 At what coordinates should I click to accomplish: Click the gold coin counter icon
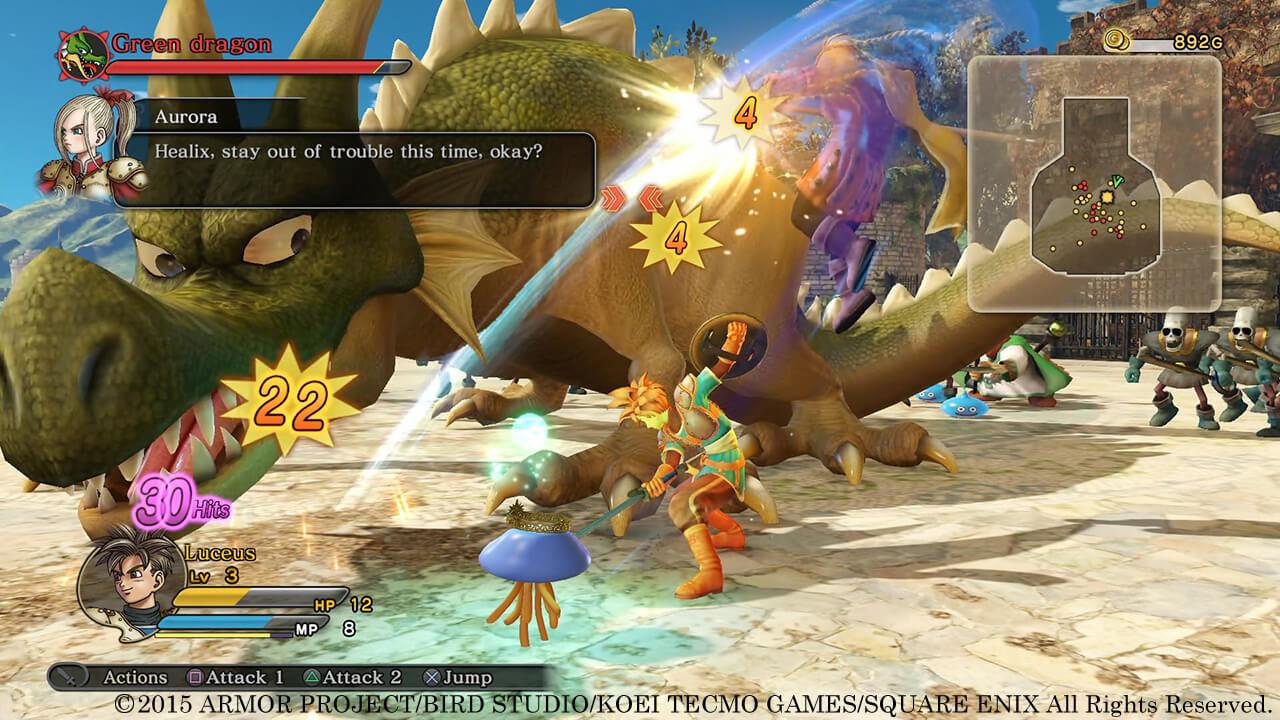[1117, 42]
